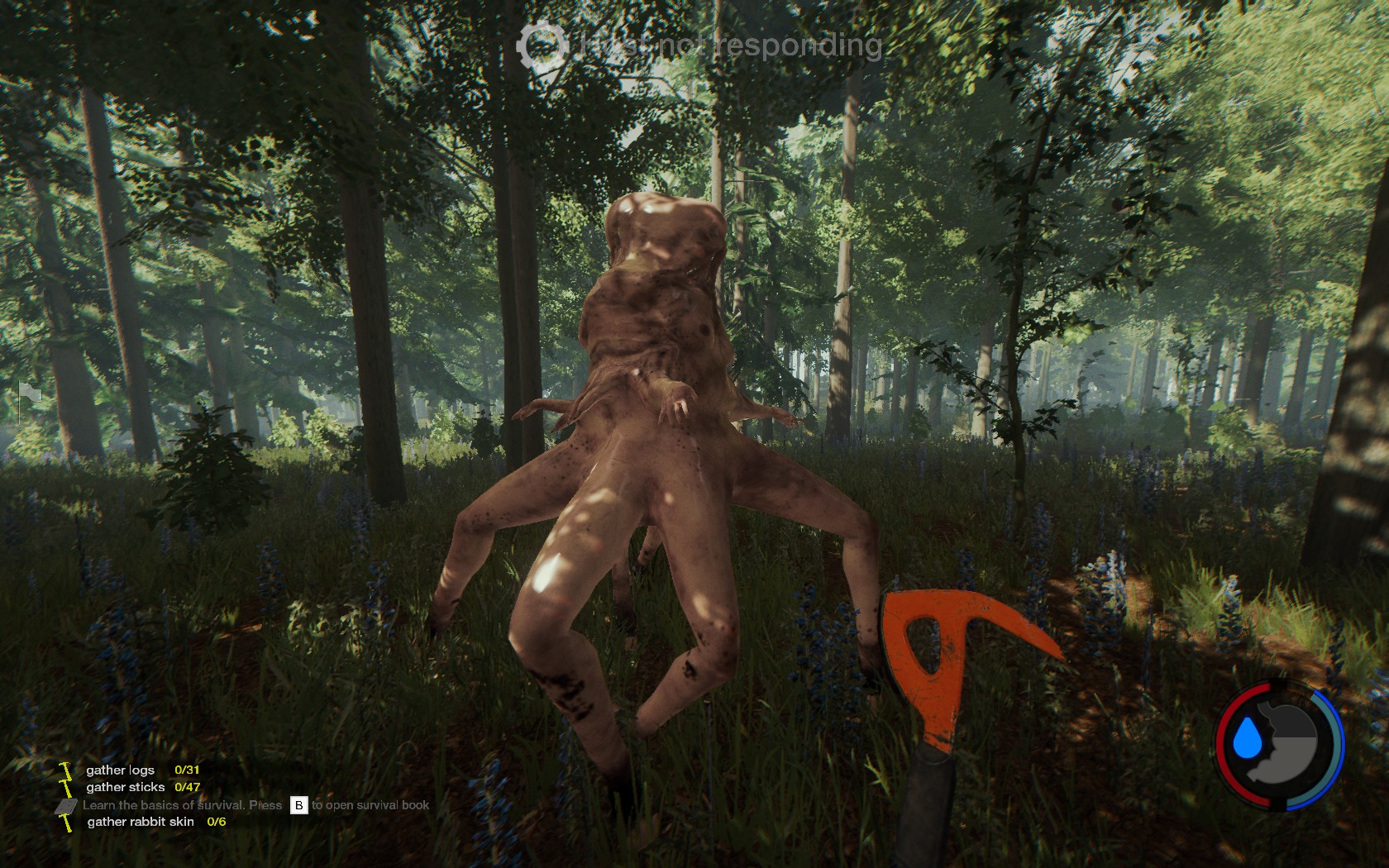This screenshot has width=1389, height=868.
Task: Click the blue water drop thirst icon
Action: [1245, 740]
